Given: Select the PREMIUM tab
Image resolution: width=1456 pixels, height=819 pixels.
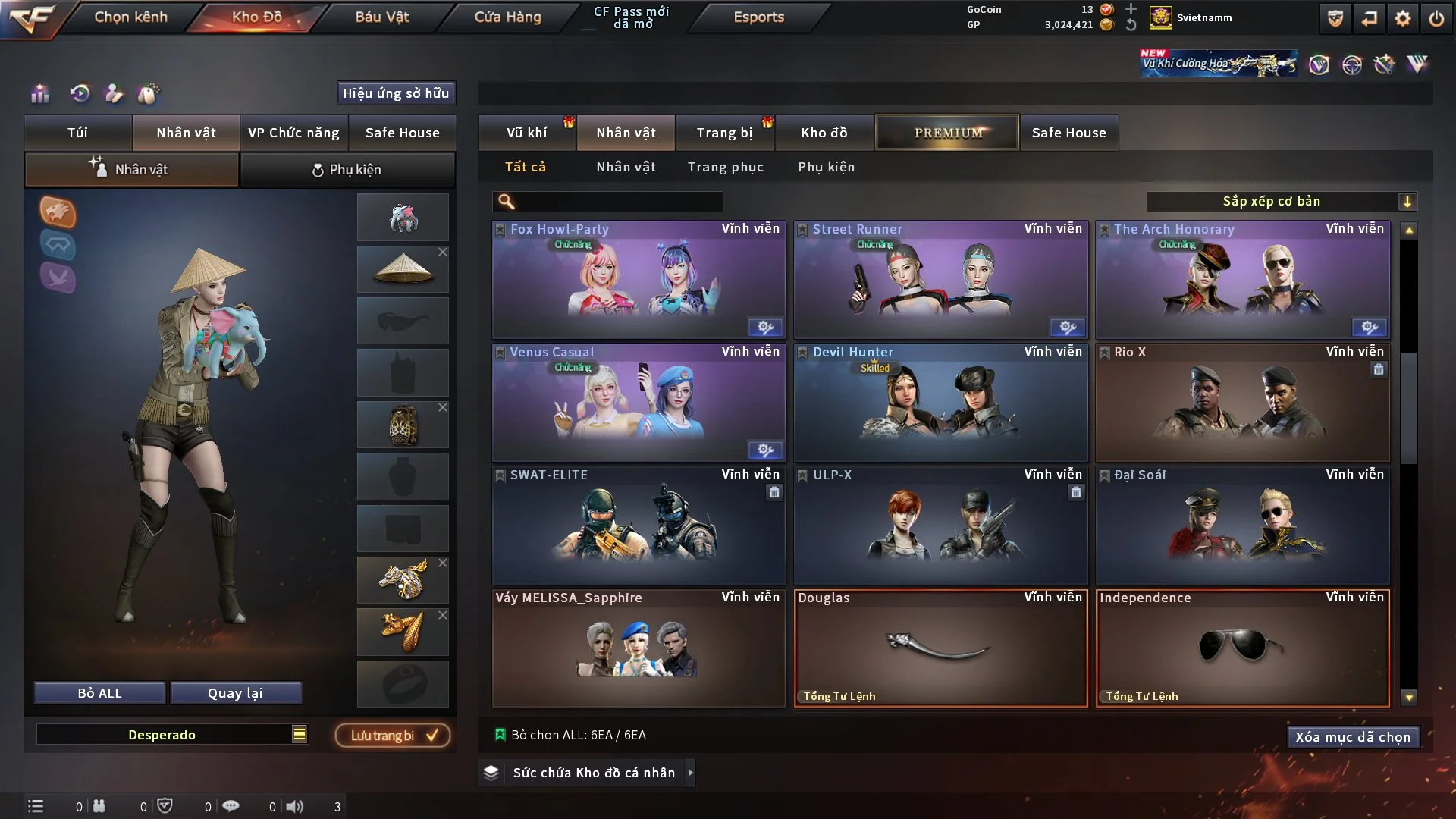Looking at the screenshot, I should [x=947, y=133].
